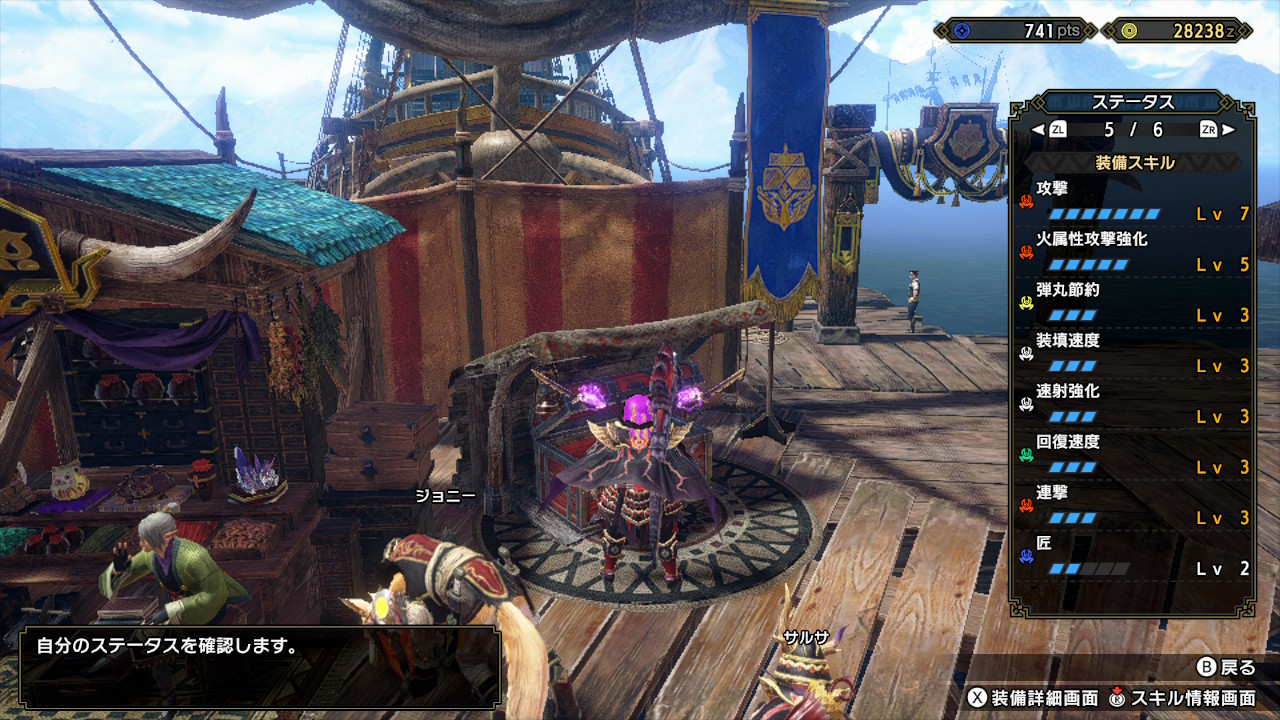Highlight the 匠 skill entry
The height and width of the screenshot is (720, 1280).
[x=1134, y=556]
